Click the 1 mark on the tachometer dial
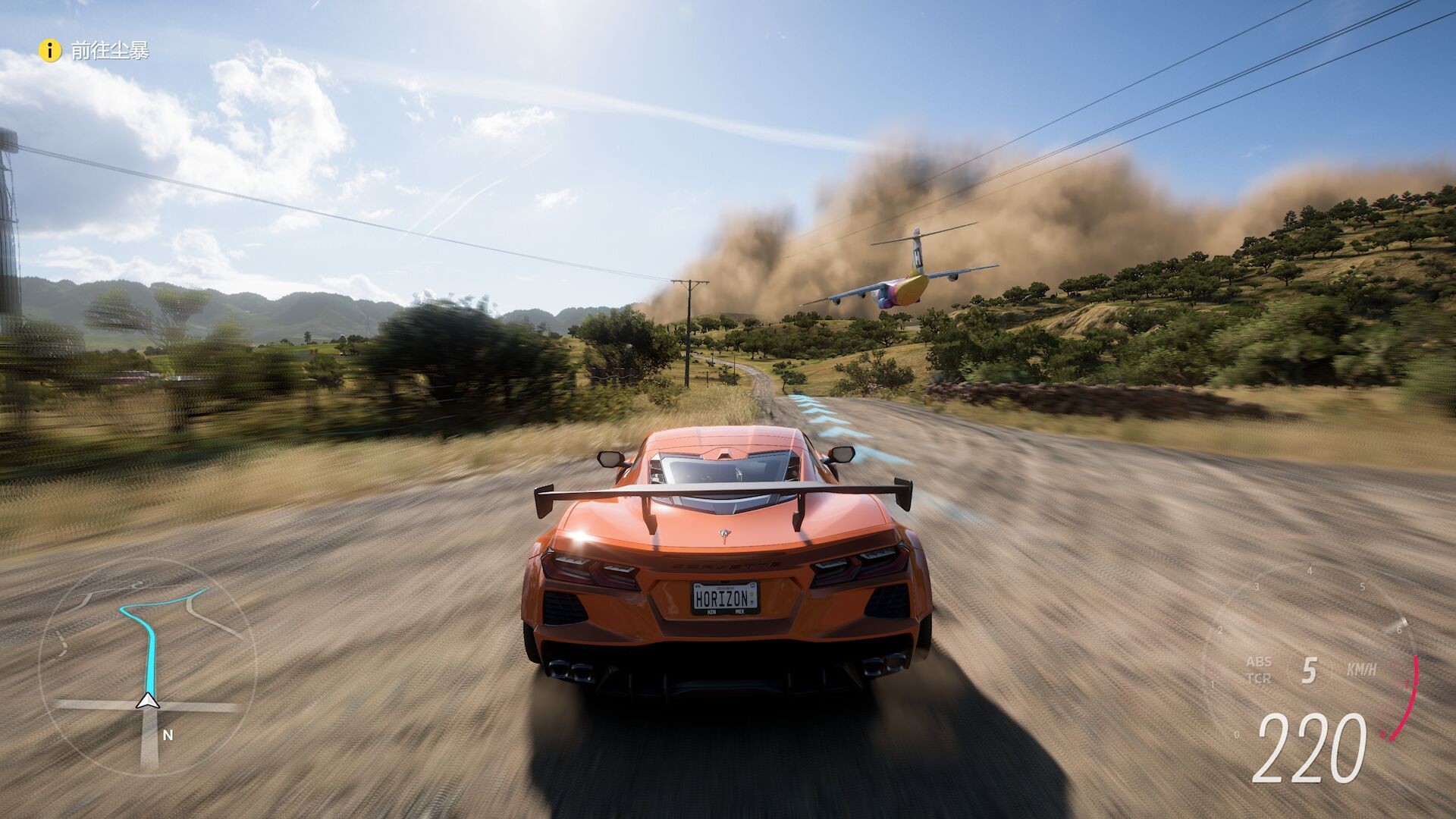 (1213, 684)
